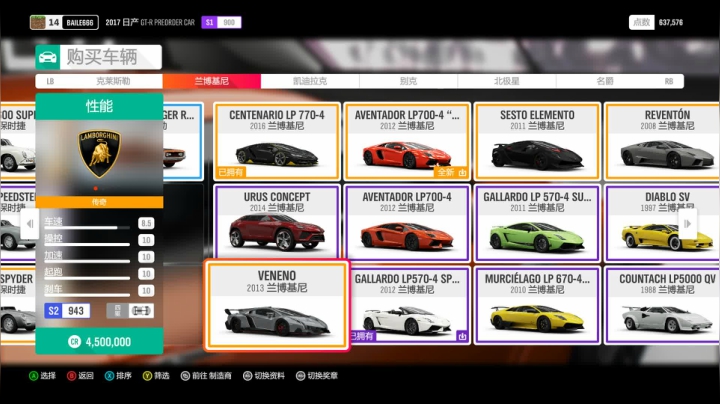The height and width of the screenshot is (404, 720).
Task: Click the left scroll arrow beside the car grid
Action: pyautogui.click(x=27, y=224)
